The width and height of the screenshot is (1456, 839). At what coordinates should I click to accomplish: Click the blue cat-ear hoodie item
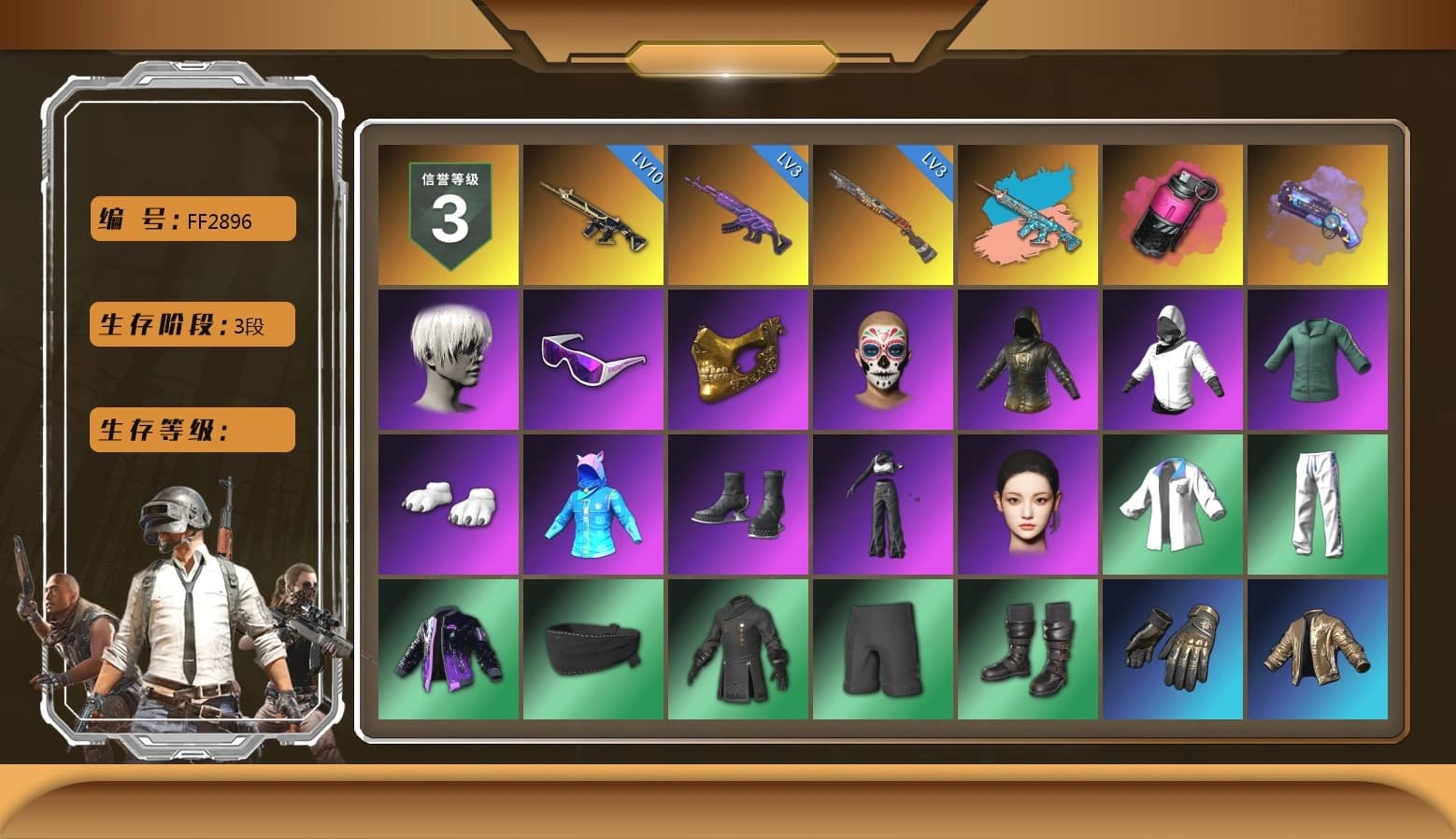(593, 505)
